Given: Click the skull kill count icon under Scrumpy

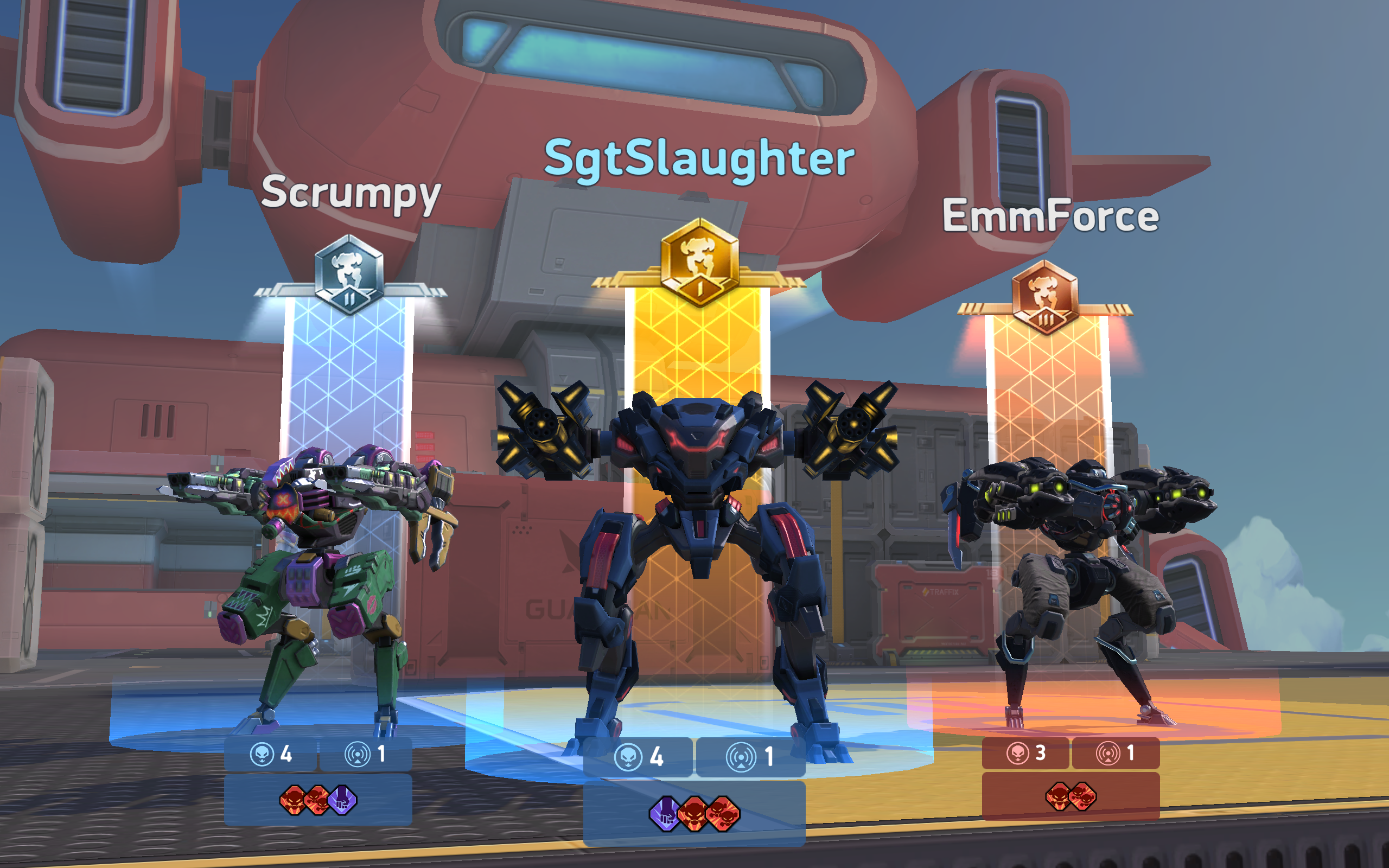Looking at the screenshot, I should [262, 756].
